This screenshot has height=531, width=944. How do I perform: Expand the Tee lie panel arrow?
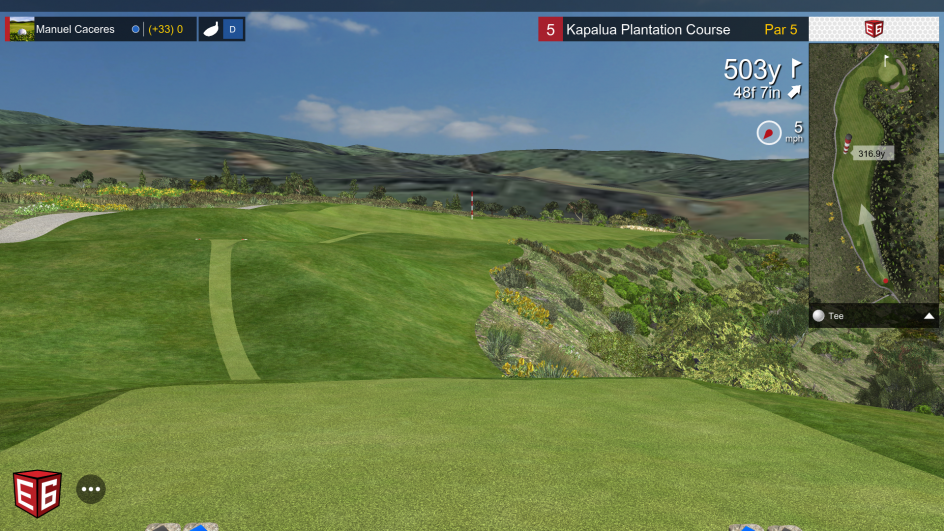point(929,316)
